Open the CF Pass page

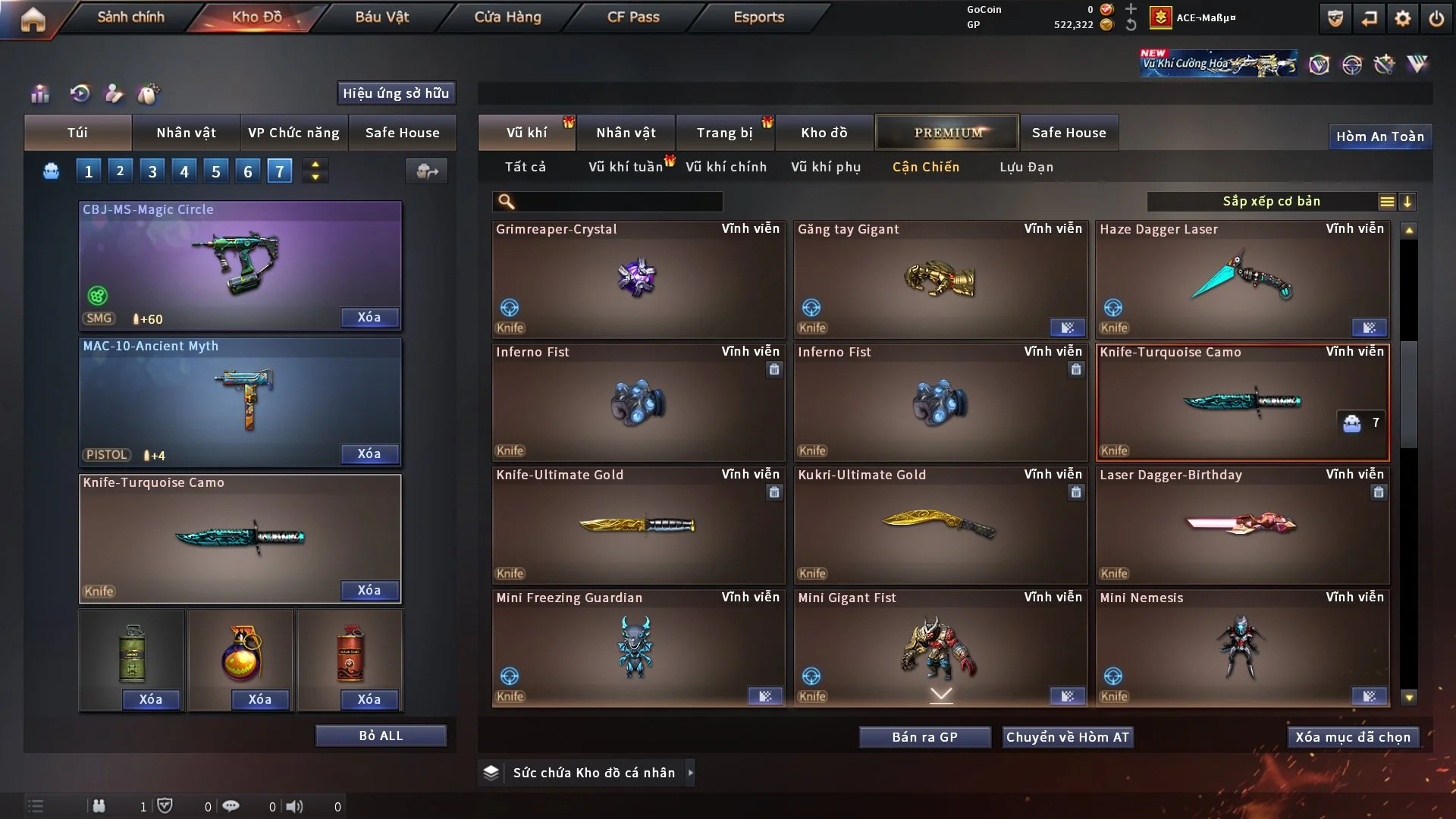(633, 17)
